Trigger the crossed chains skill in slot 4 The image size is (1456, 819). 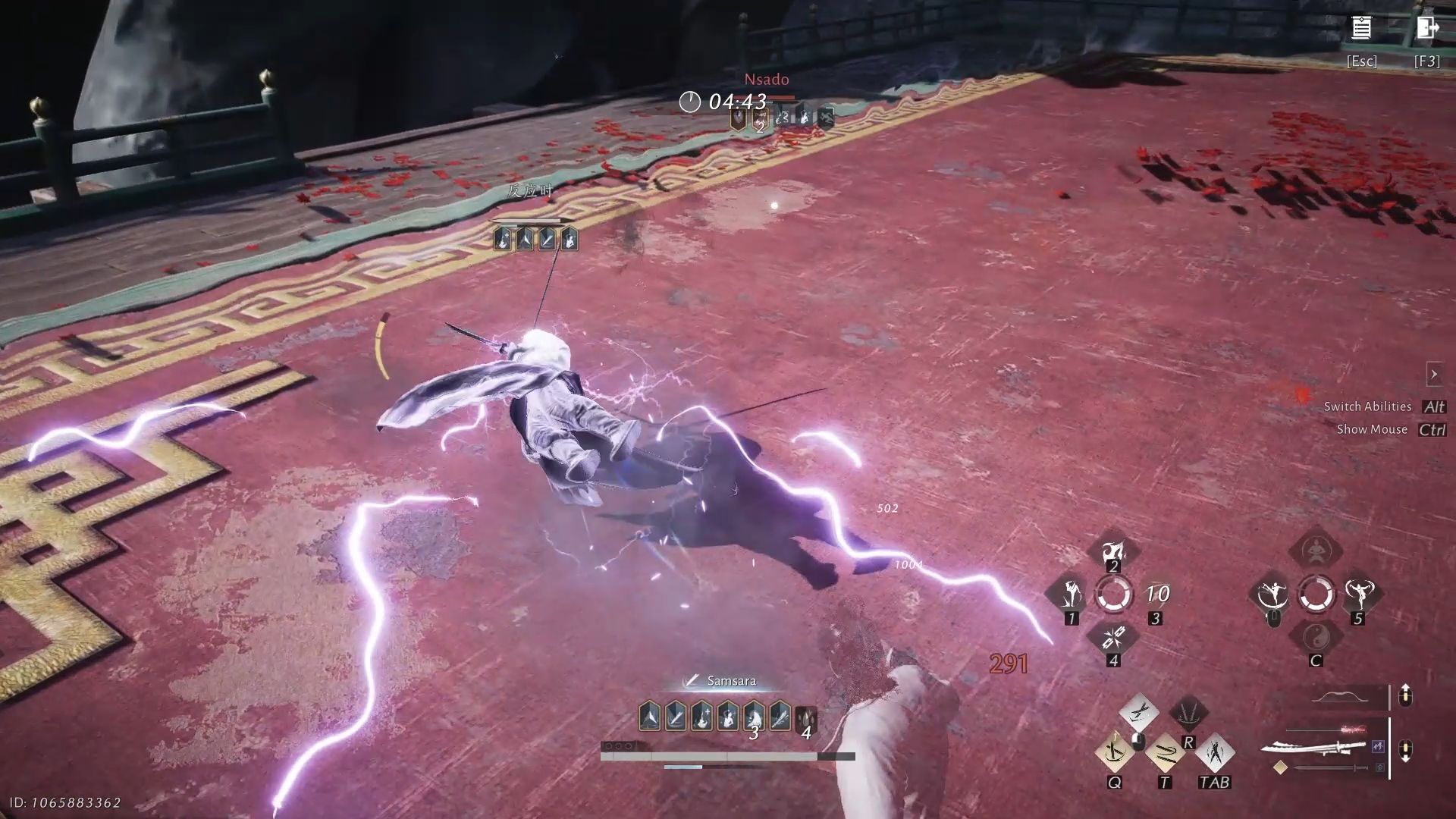[1113, 637]
